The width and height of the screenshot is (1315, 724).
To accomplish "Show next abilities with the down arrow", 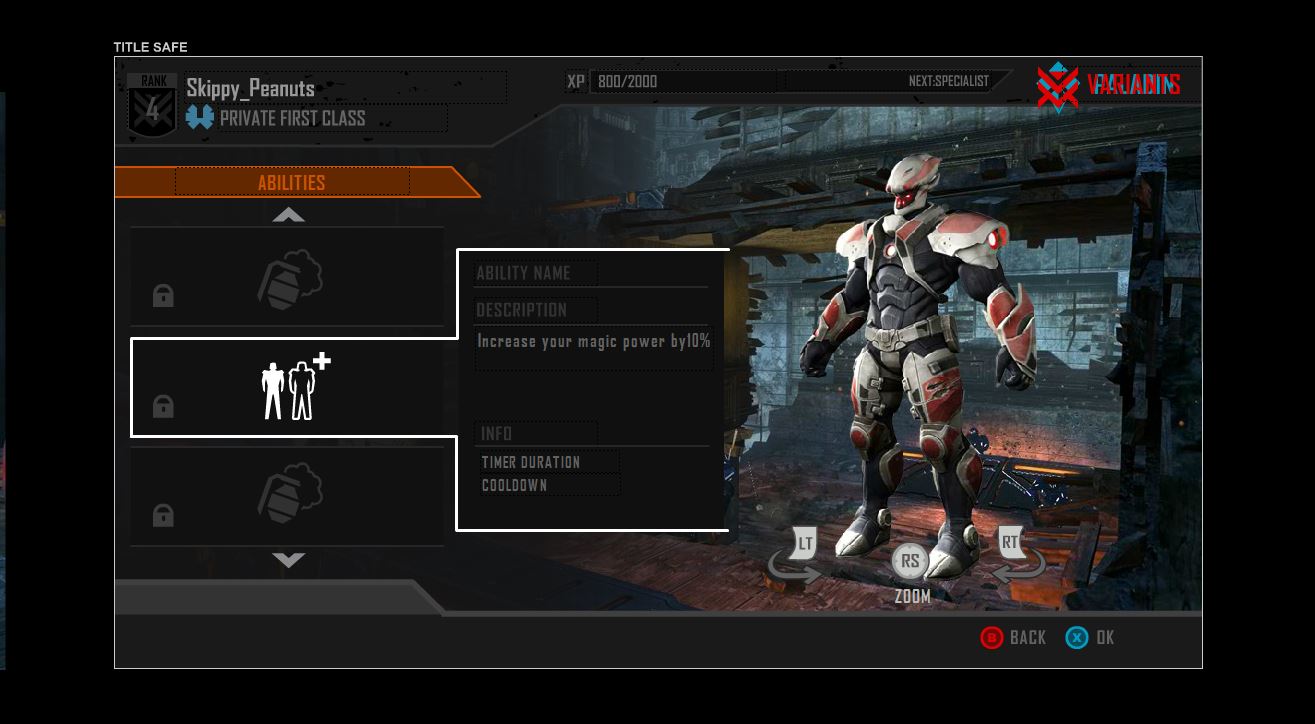I will coord(289,560).
